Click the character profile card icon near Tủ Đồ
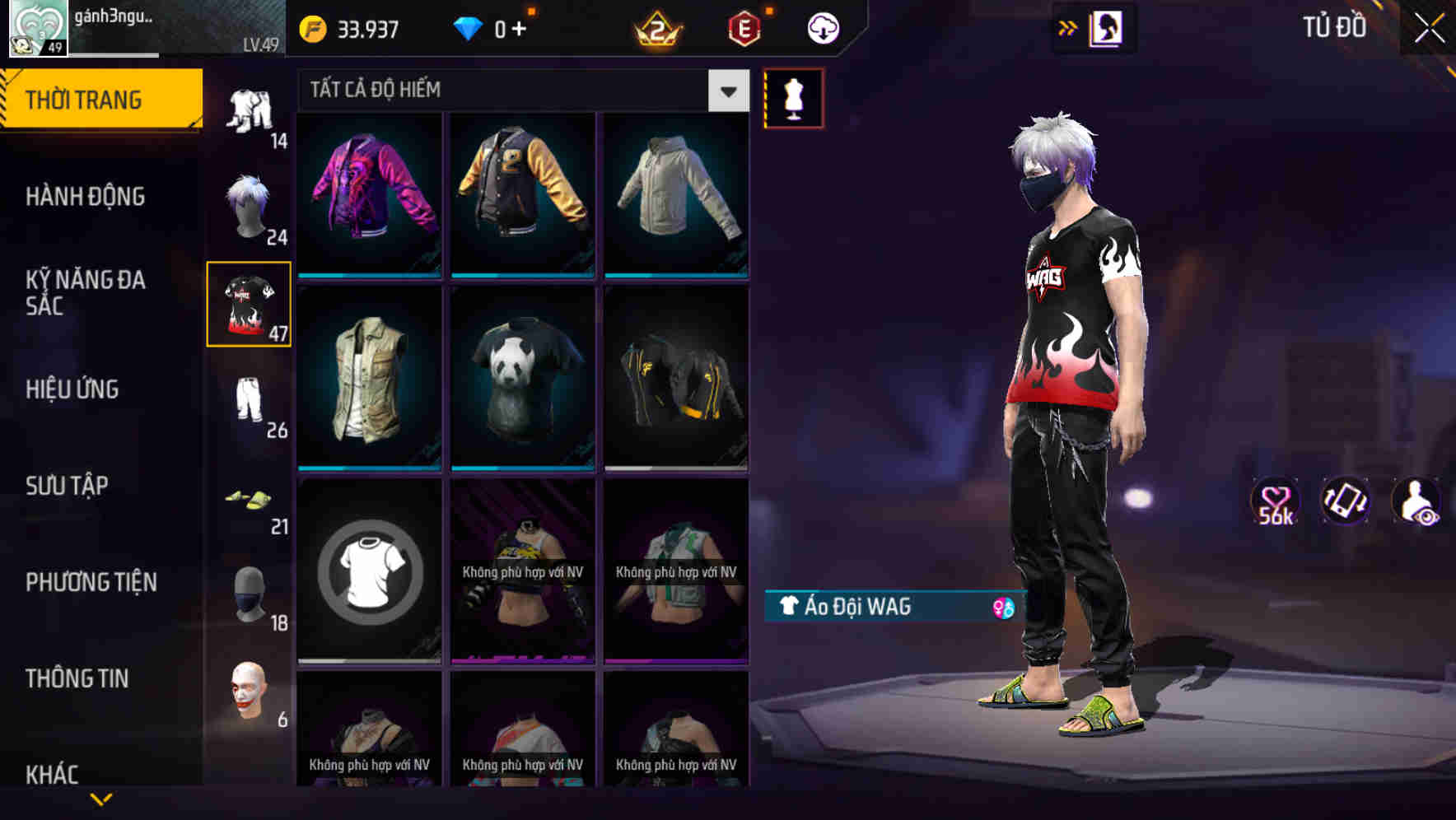This screenshot has height=820, width=1456. click(1108, 27)
